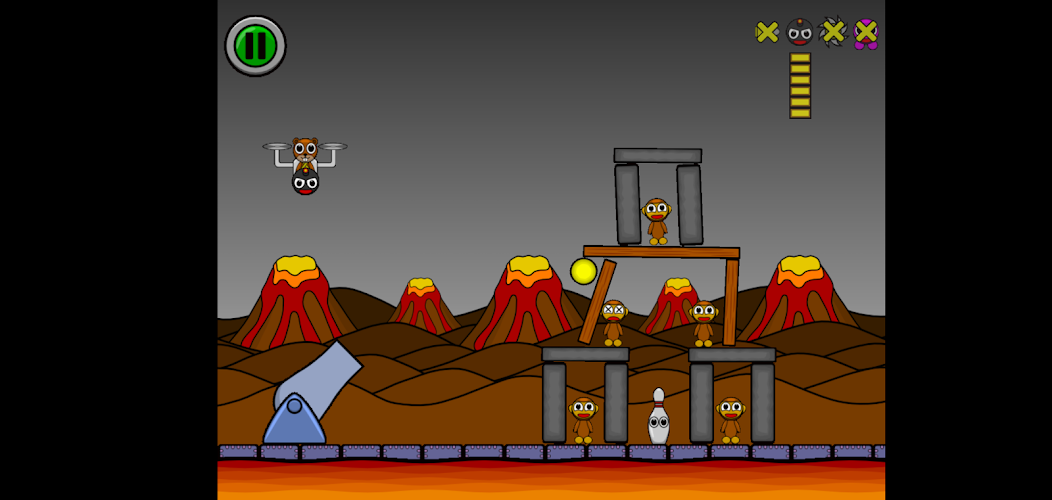Pick the crossed-out purple bomb ammo icon

(866, 33)
